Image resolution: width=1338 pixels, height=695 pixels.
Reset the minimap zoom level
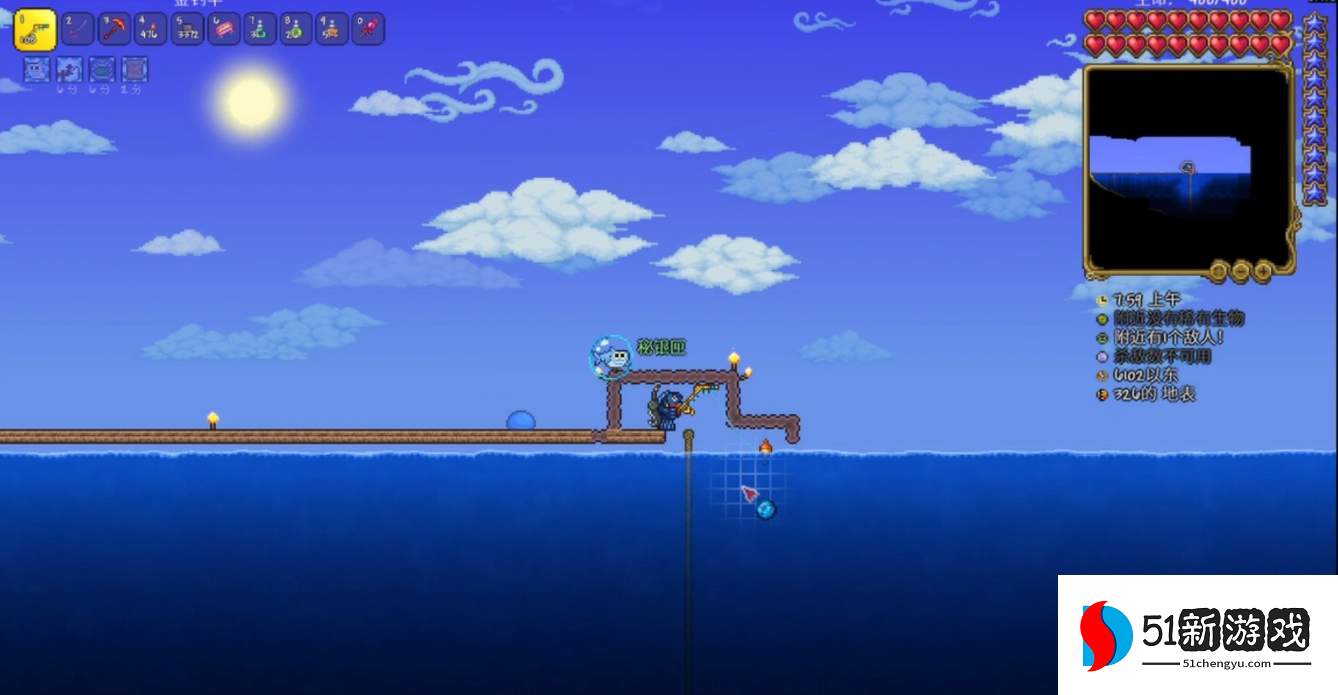1218,271
